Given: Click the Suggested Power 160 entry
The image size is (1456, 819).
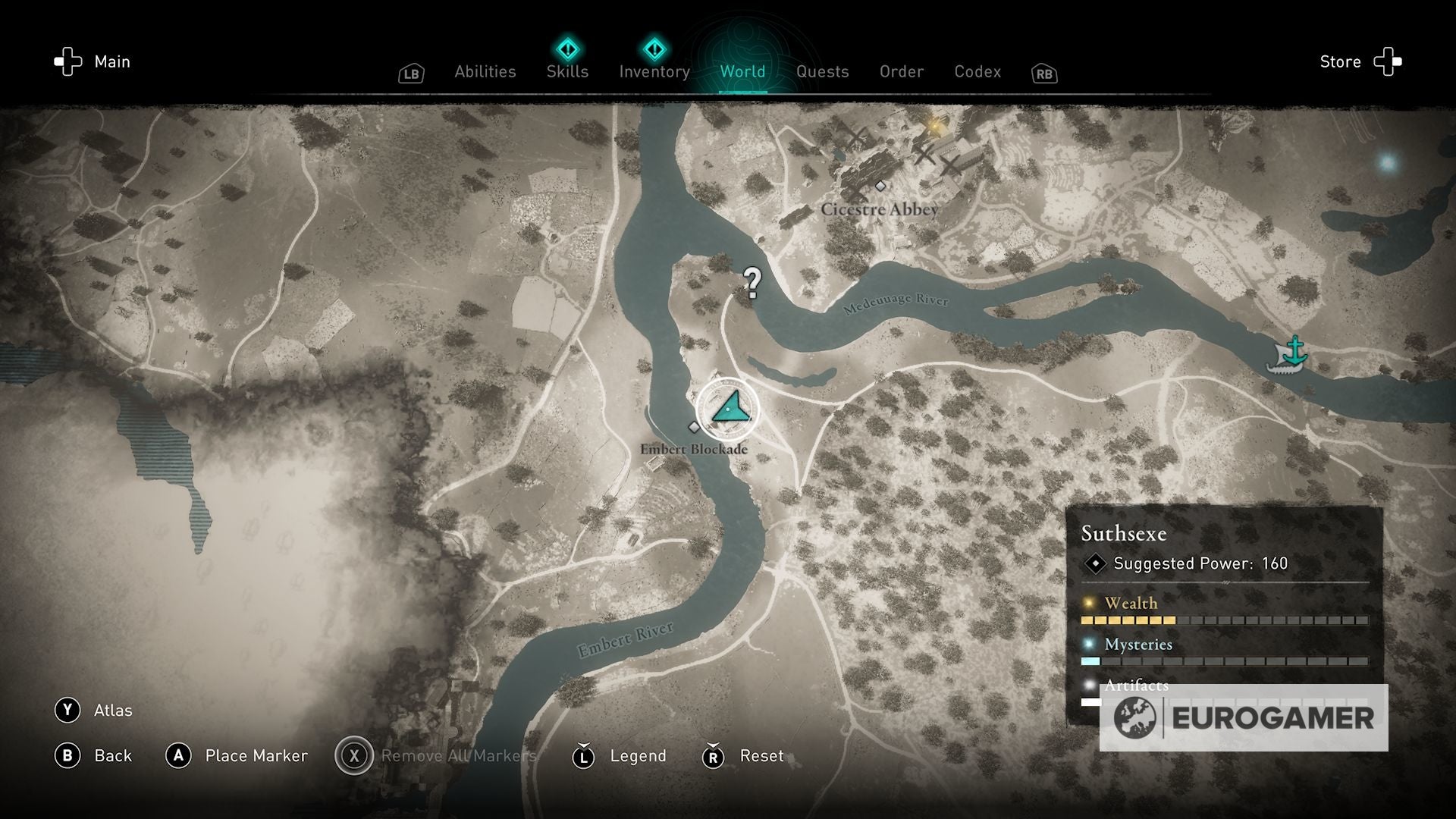Looking at the screenshot, I should point(1187,563).
